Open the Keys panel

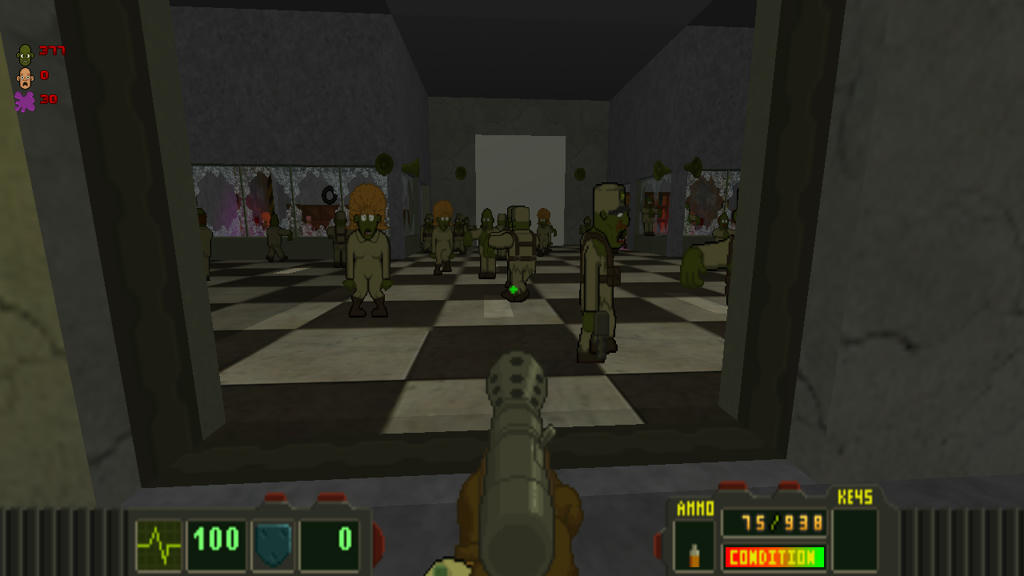click(855, 538)
